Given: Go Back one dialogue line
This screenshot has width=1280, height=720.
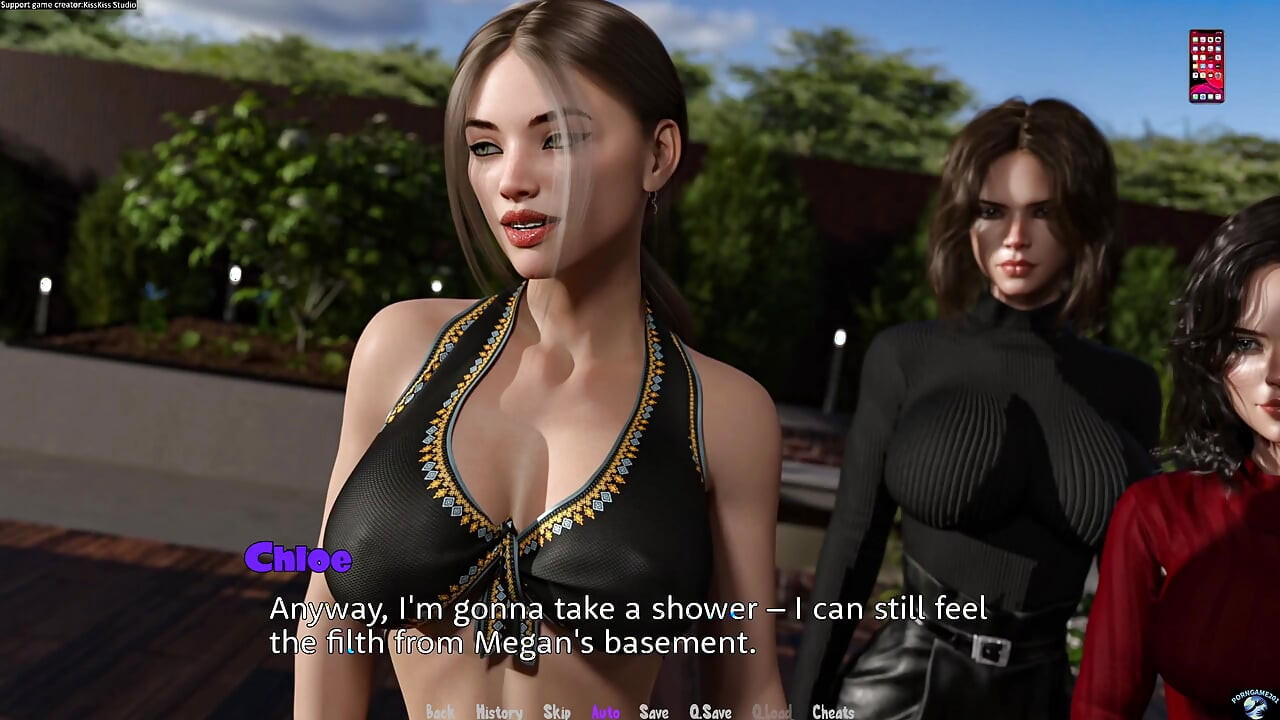Looking at the screenshot, I should tap(440, 712).
